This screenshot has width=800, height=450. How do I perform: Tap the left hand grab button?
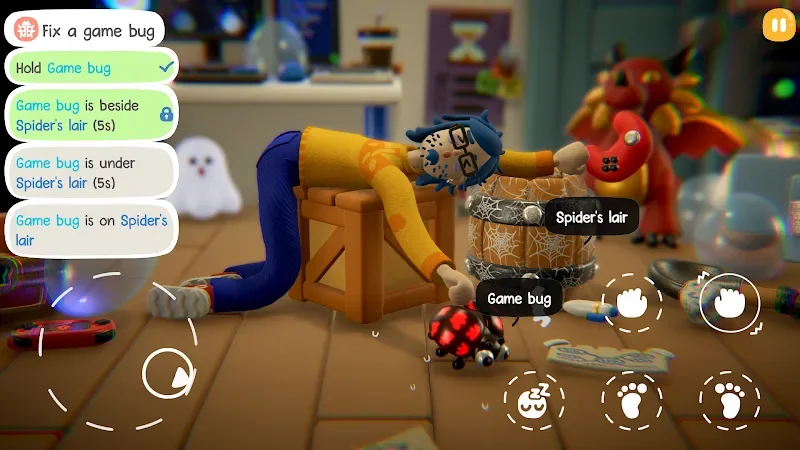[x=632, y=303]
